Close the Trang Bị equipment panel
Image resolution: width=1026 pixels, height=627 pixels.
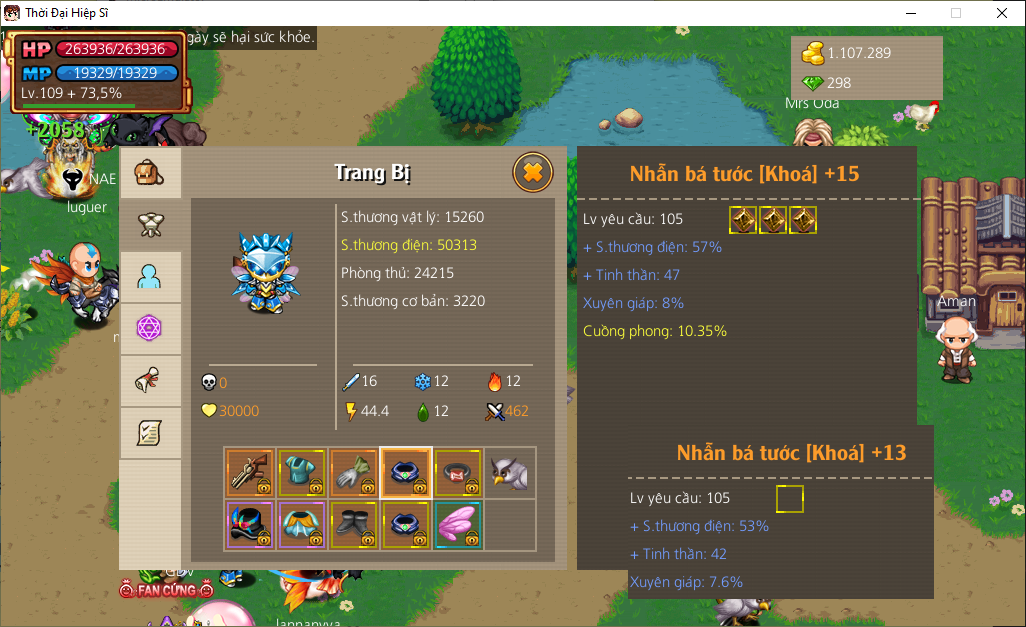point(533,173)
